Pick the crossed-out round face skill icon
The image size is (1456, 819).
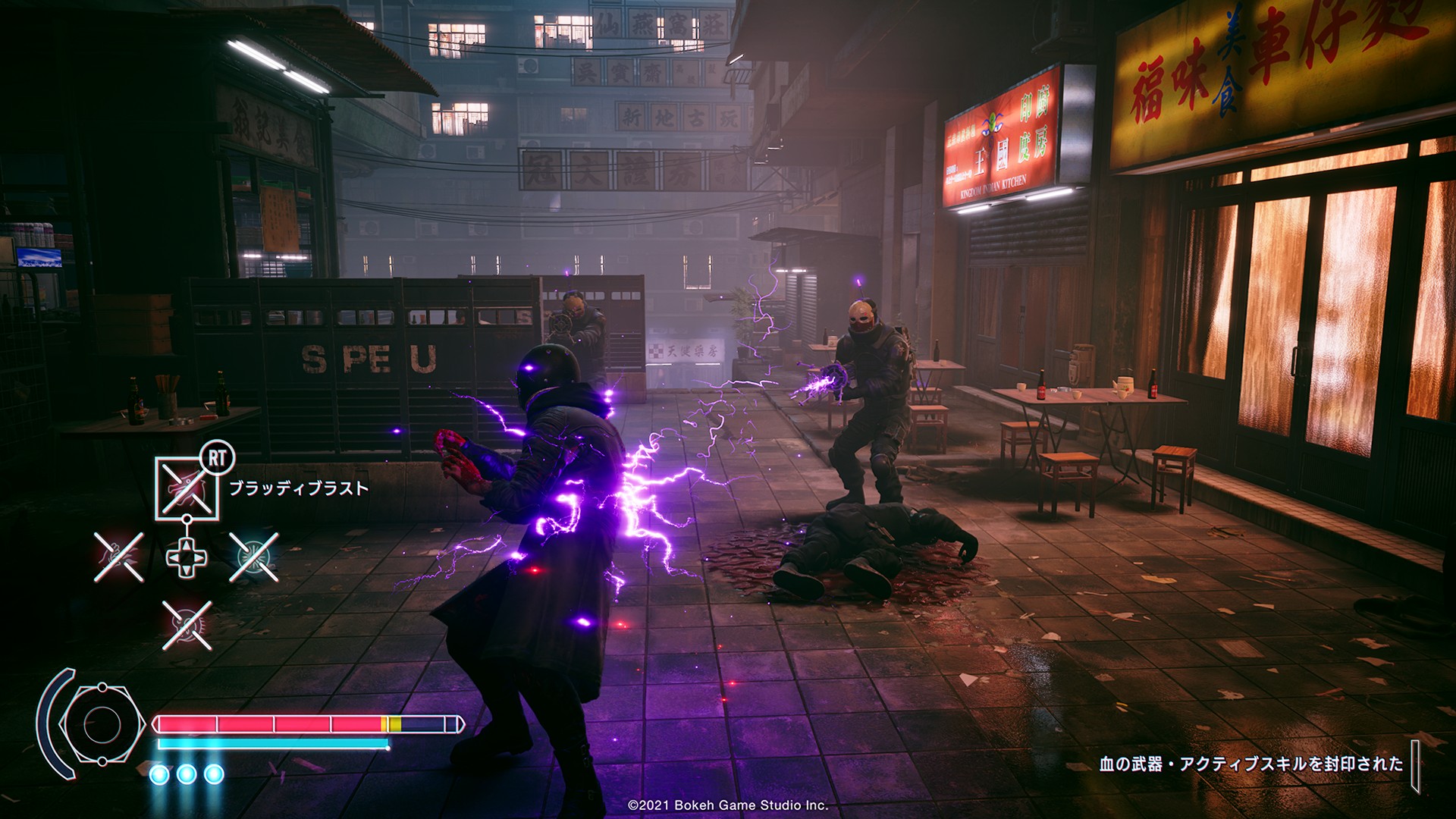pyautogui.click(x=187, y=625)
